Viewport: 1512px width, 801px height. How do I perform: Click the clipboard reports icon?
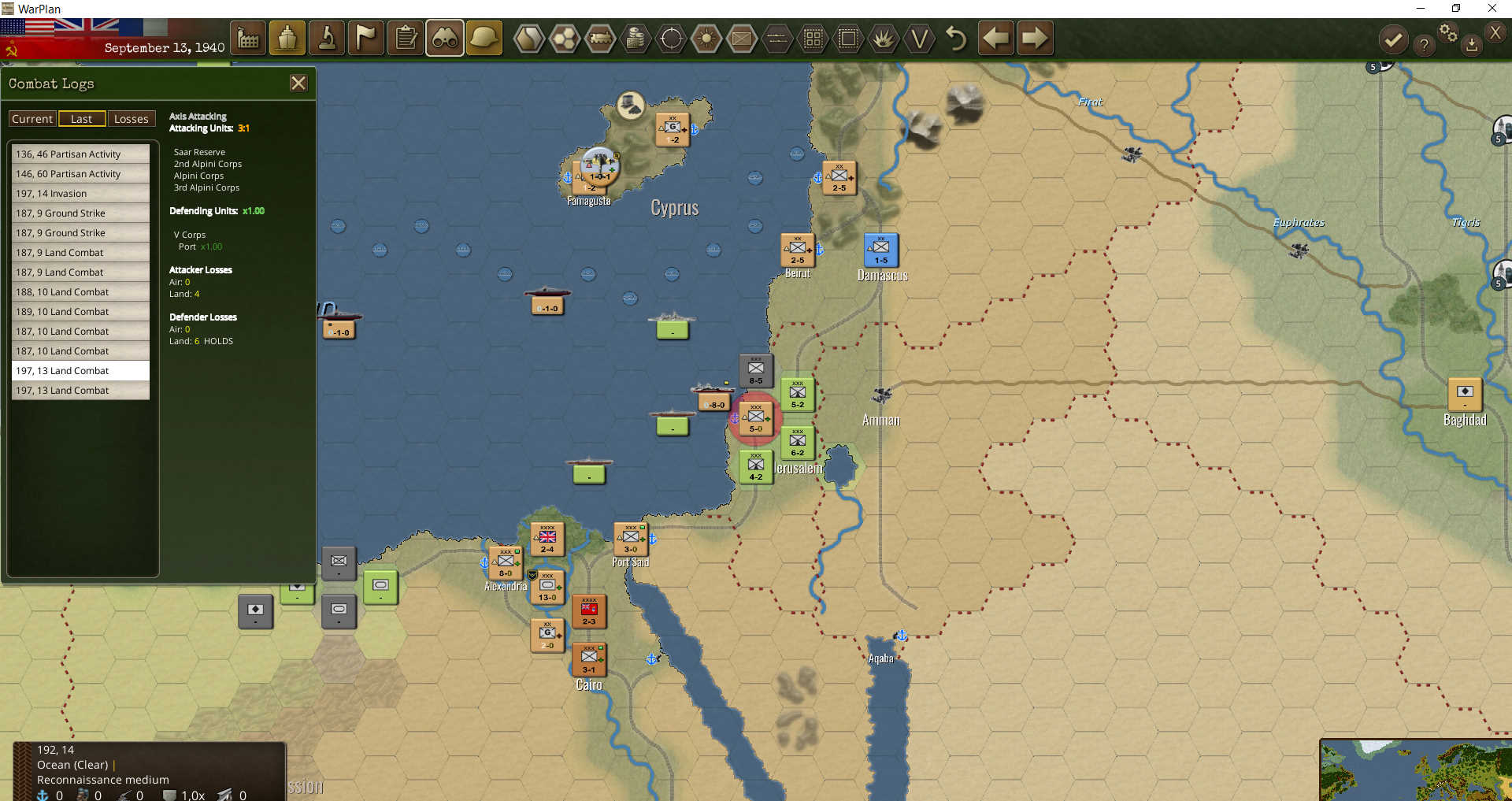pos(406,37)
